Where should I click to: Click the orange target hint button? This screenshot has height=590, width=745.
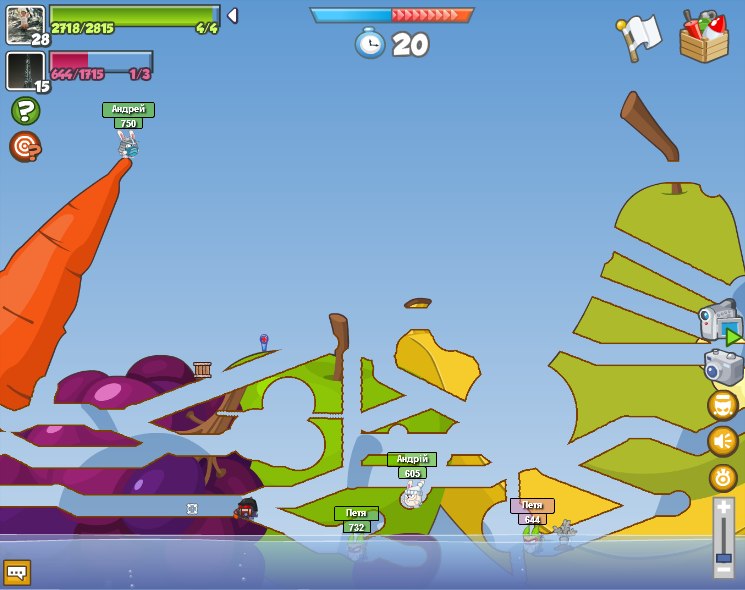[x=25, y=147]
